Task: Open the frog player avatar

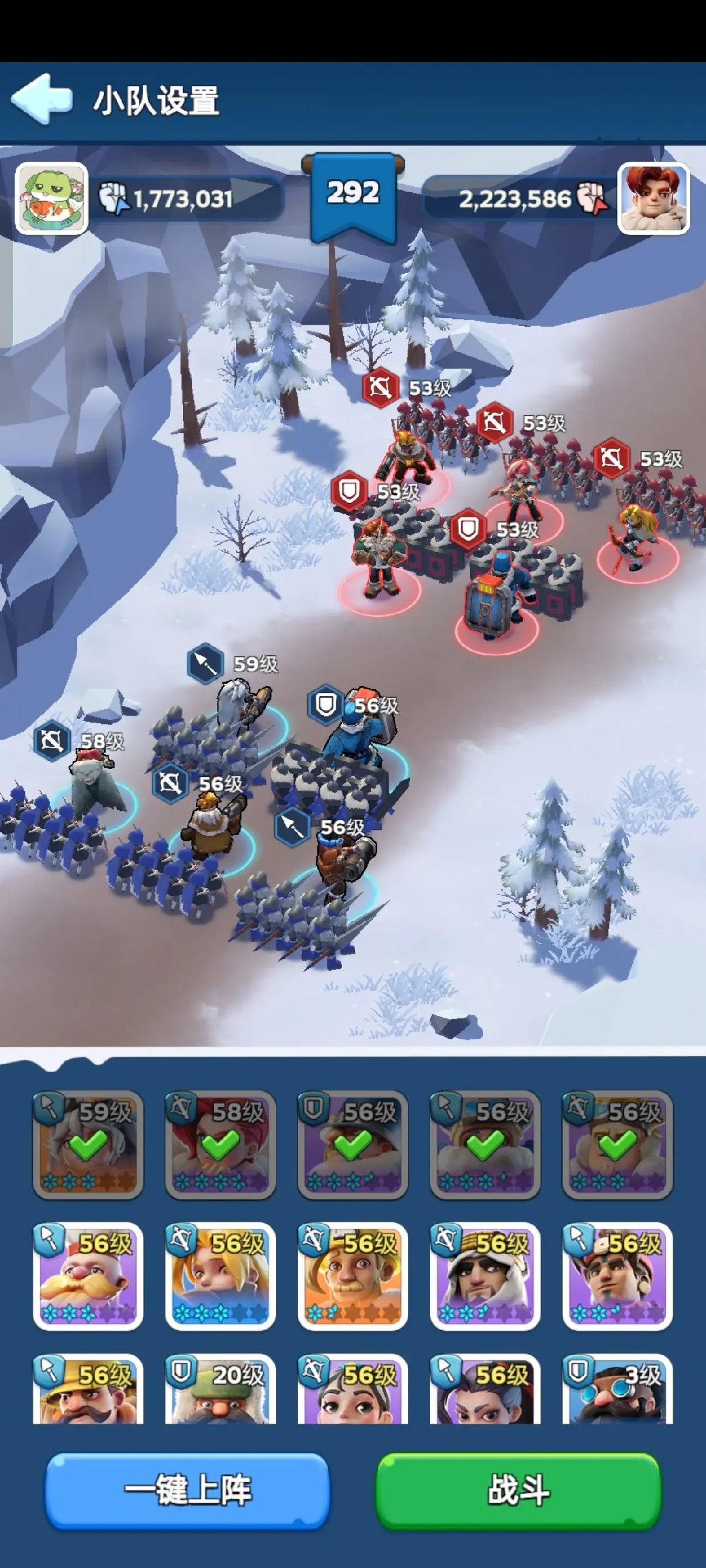Action: (x=52, y=198)
